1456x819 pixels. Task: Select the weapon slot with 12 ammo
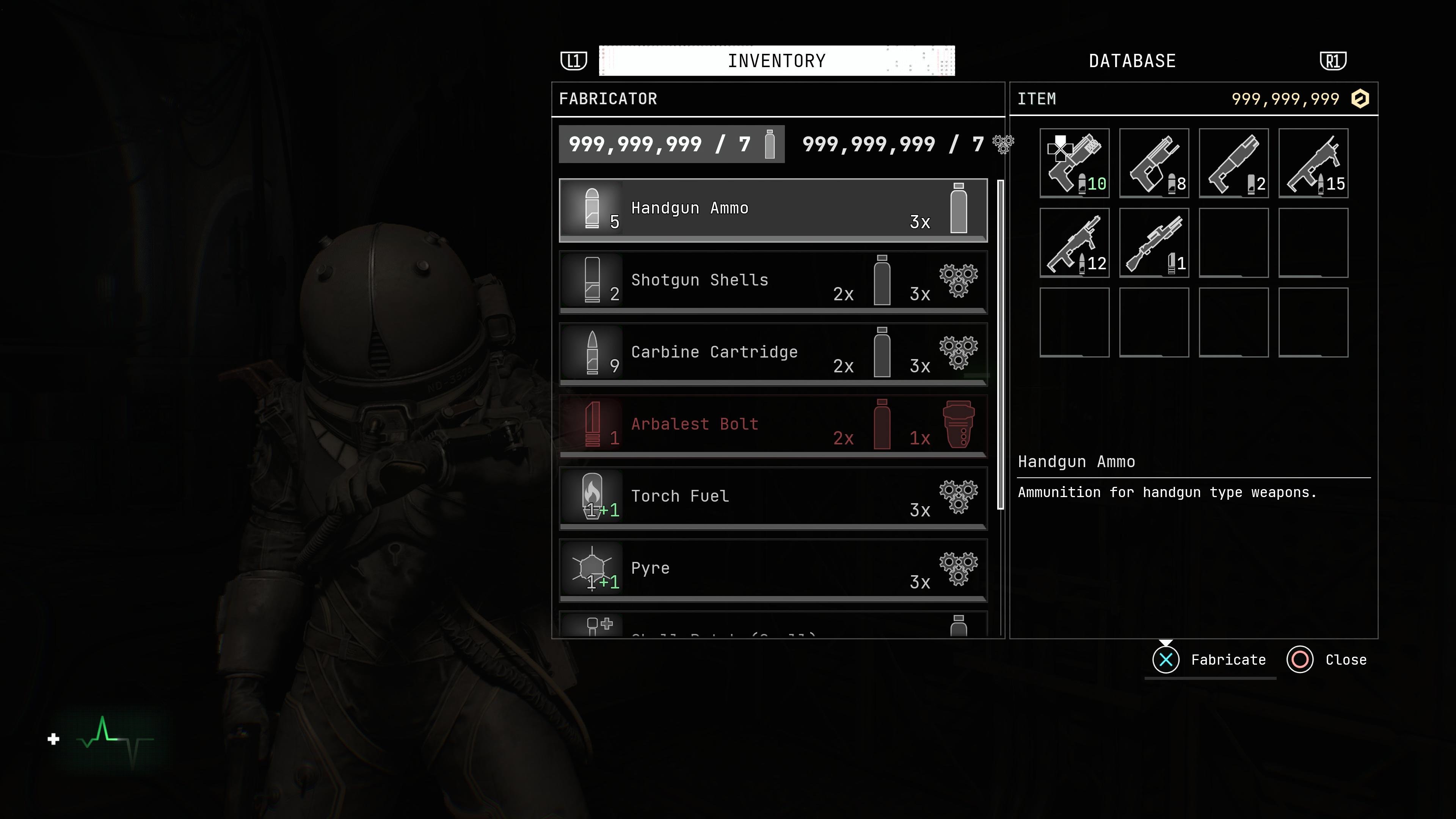(x=1075, y=243)
